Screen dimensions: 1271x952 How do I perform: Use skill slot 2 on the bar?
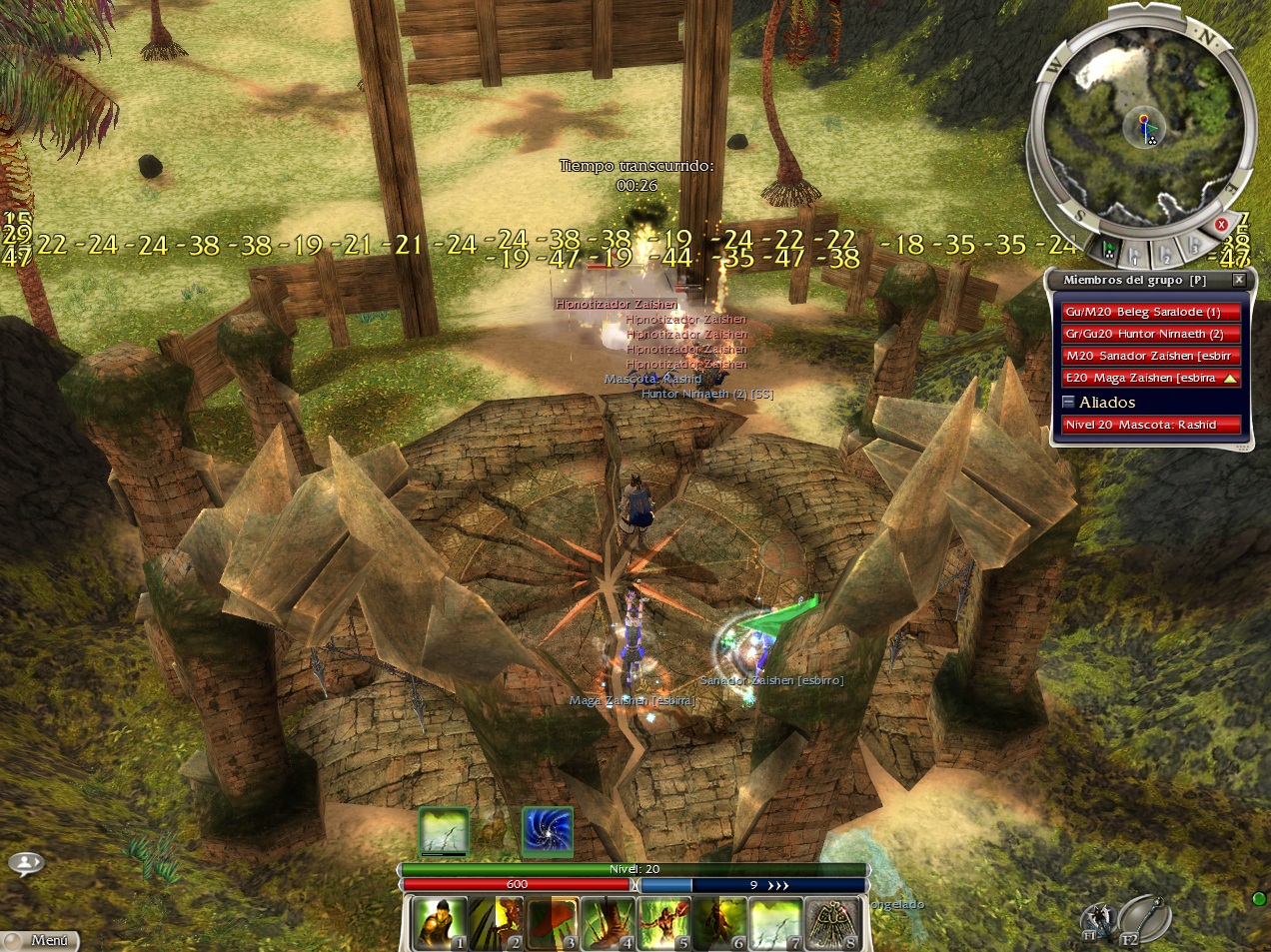[x=497, y=923]
